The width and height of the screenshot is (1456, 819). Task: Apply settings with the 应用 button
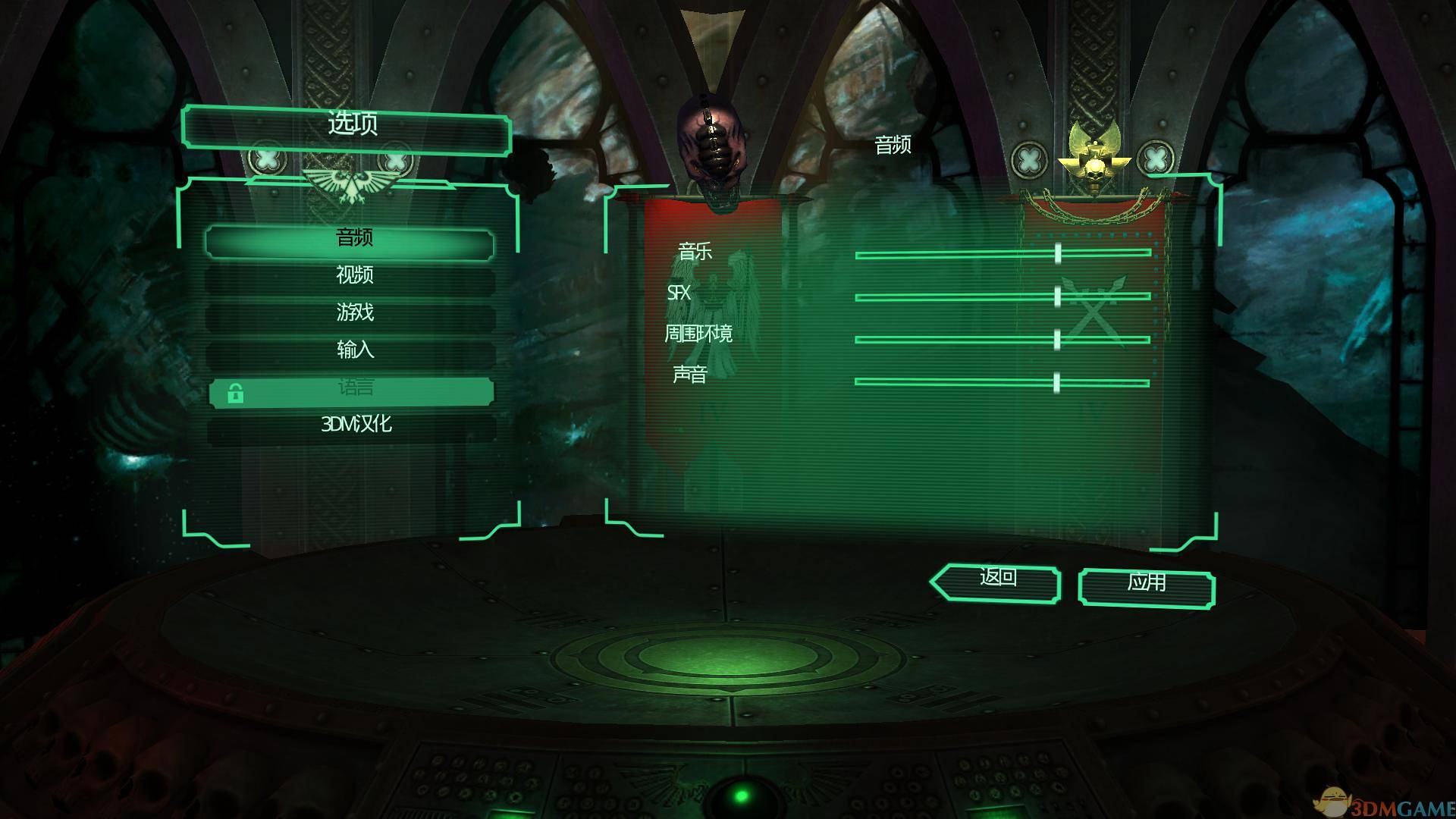click(x=1146, y=585)
